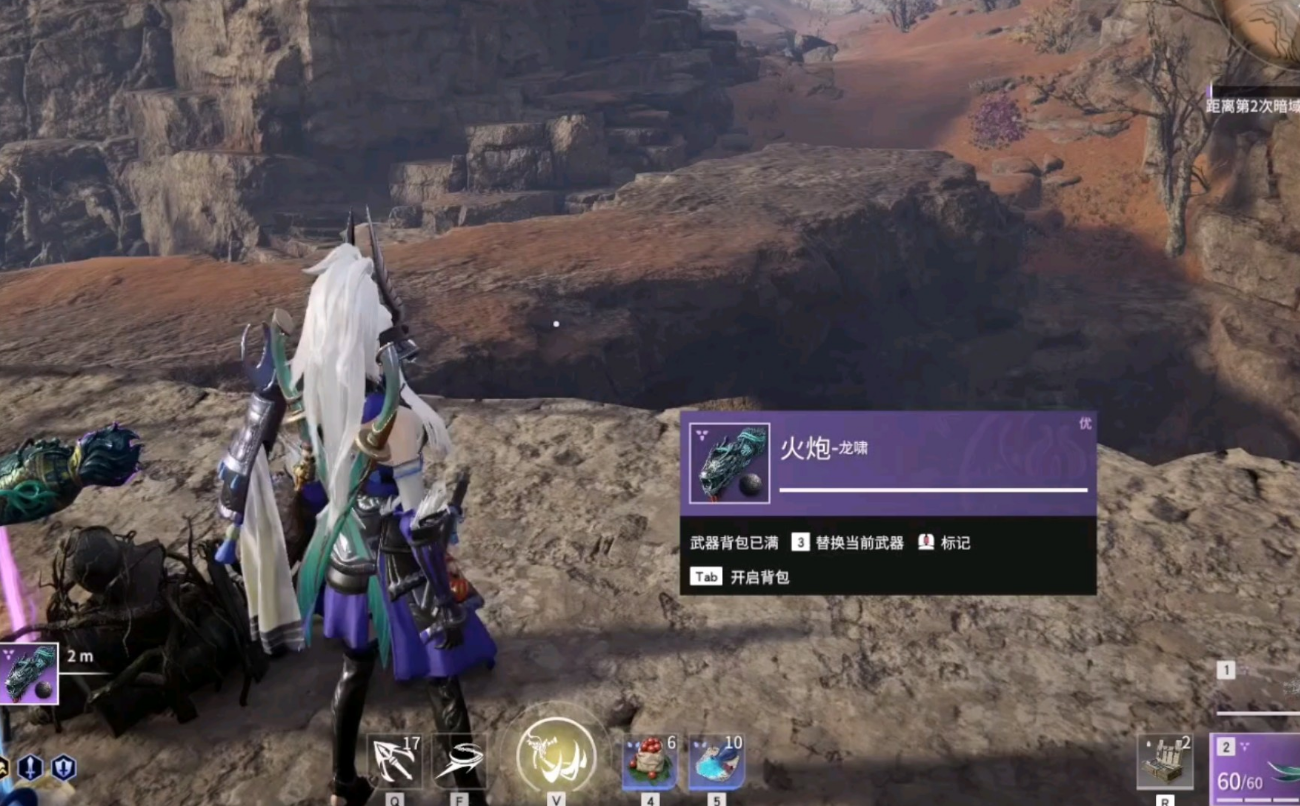Use the red berry healing item

pyautogui.click(x=650, y=762)
